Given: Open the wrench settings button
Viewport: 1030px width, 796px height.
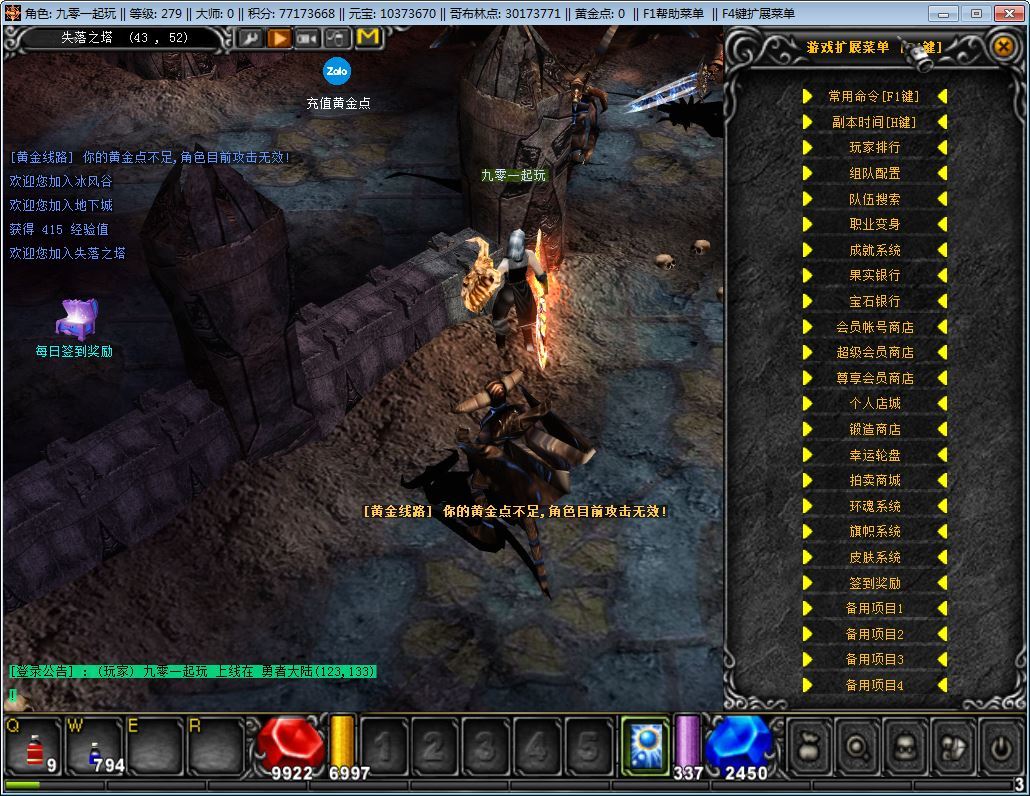Looking at the screenshot, I should [x=249, y=38].
